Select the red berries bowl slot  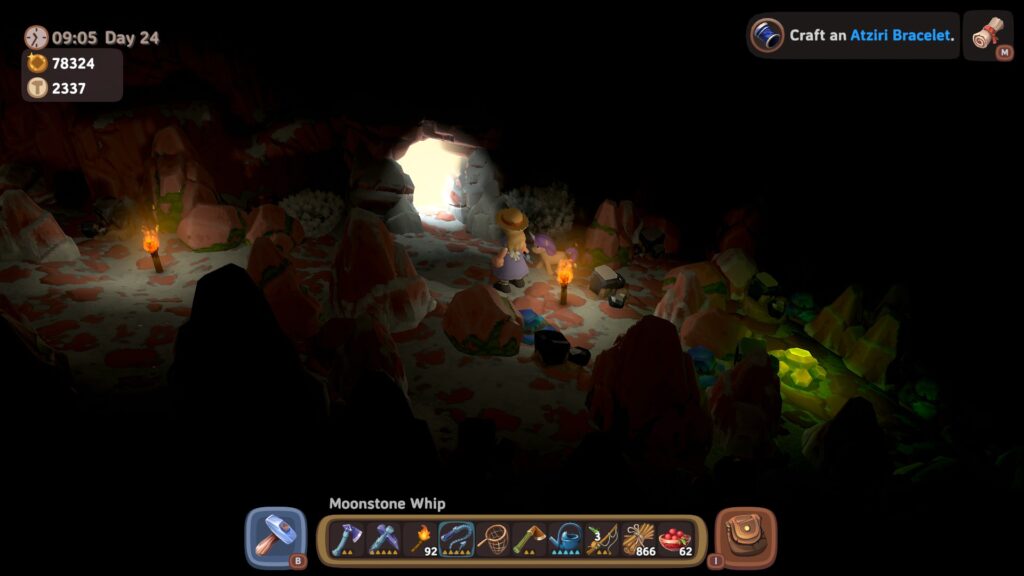(x=676, y=539)
